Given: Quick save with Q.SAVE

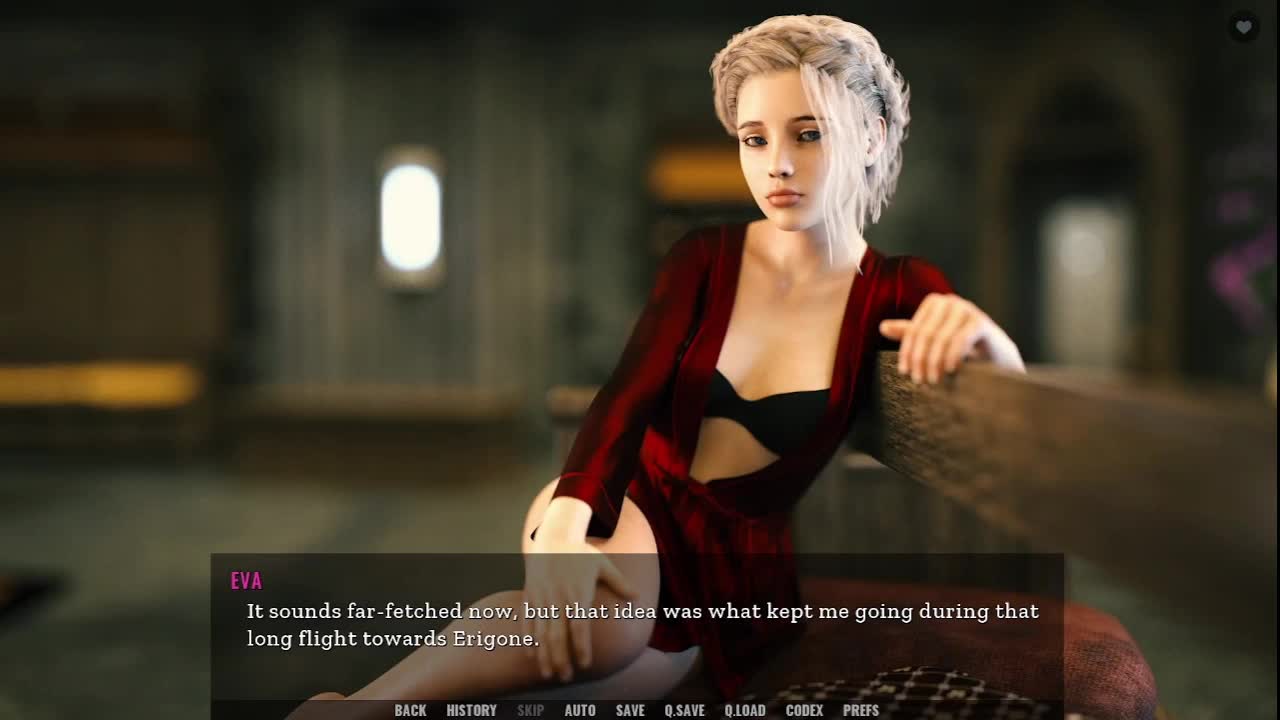Looking at the screenshot, I should 684,710.
